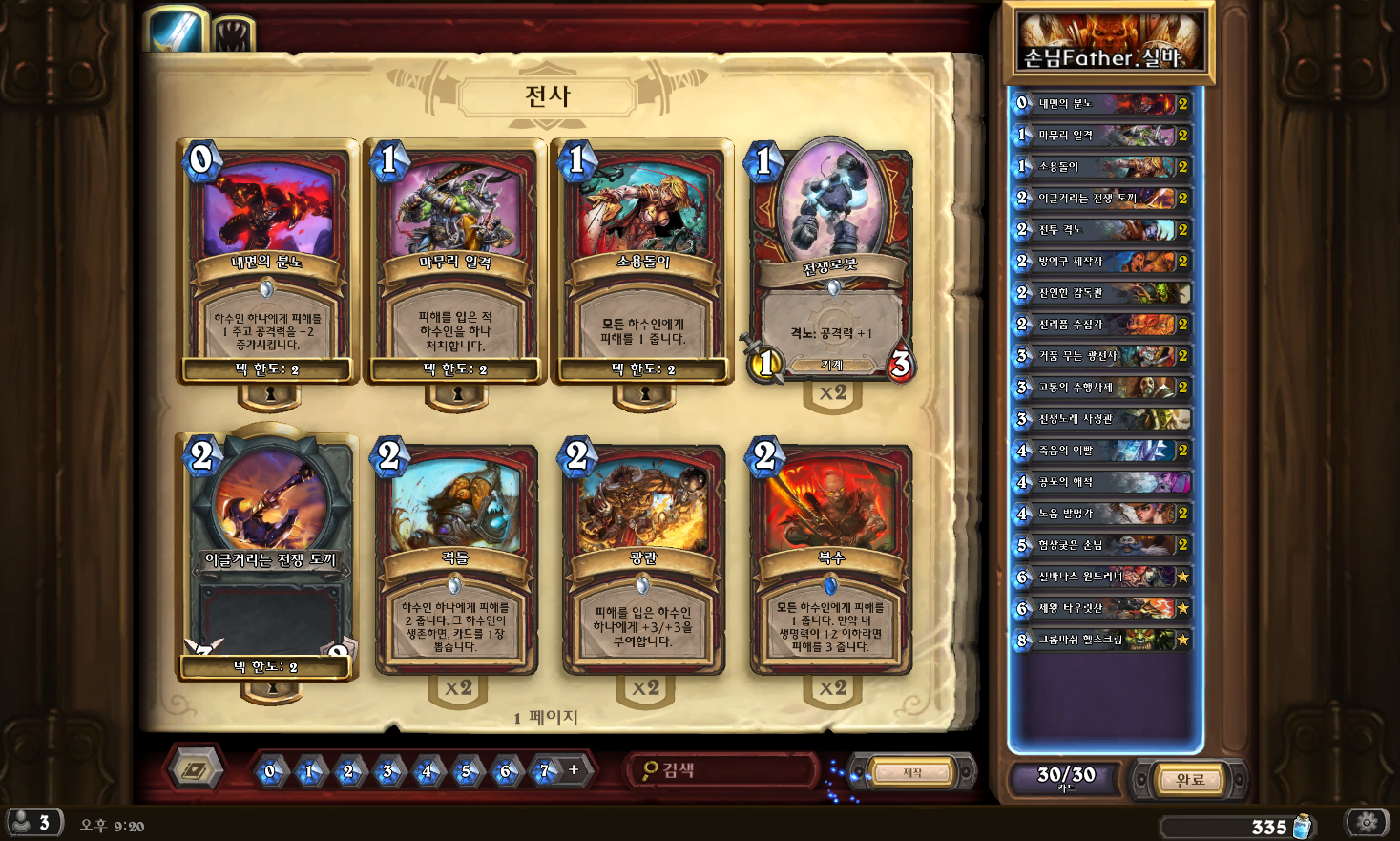1400x841 pixels.
Task: Pick the 소용돌이 spell card
Action: [643, 263]
